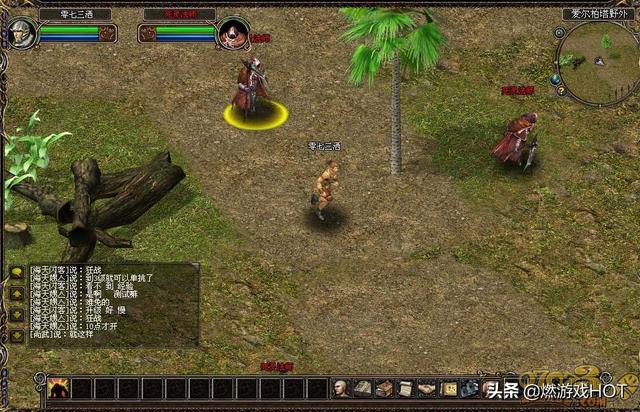Viewport: 640px width, 412px height.
Task: Open the circular minimap
Action: (598, 62)
